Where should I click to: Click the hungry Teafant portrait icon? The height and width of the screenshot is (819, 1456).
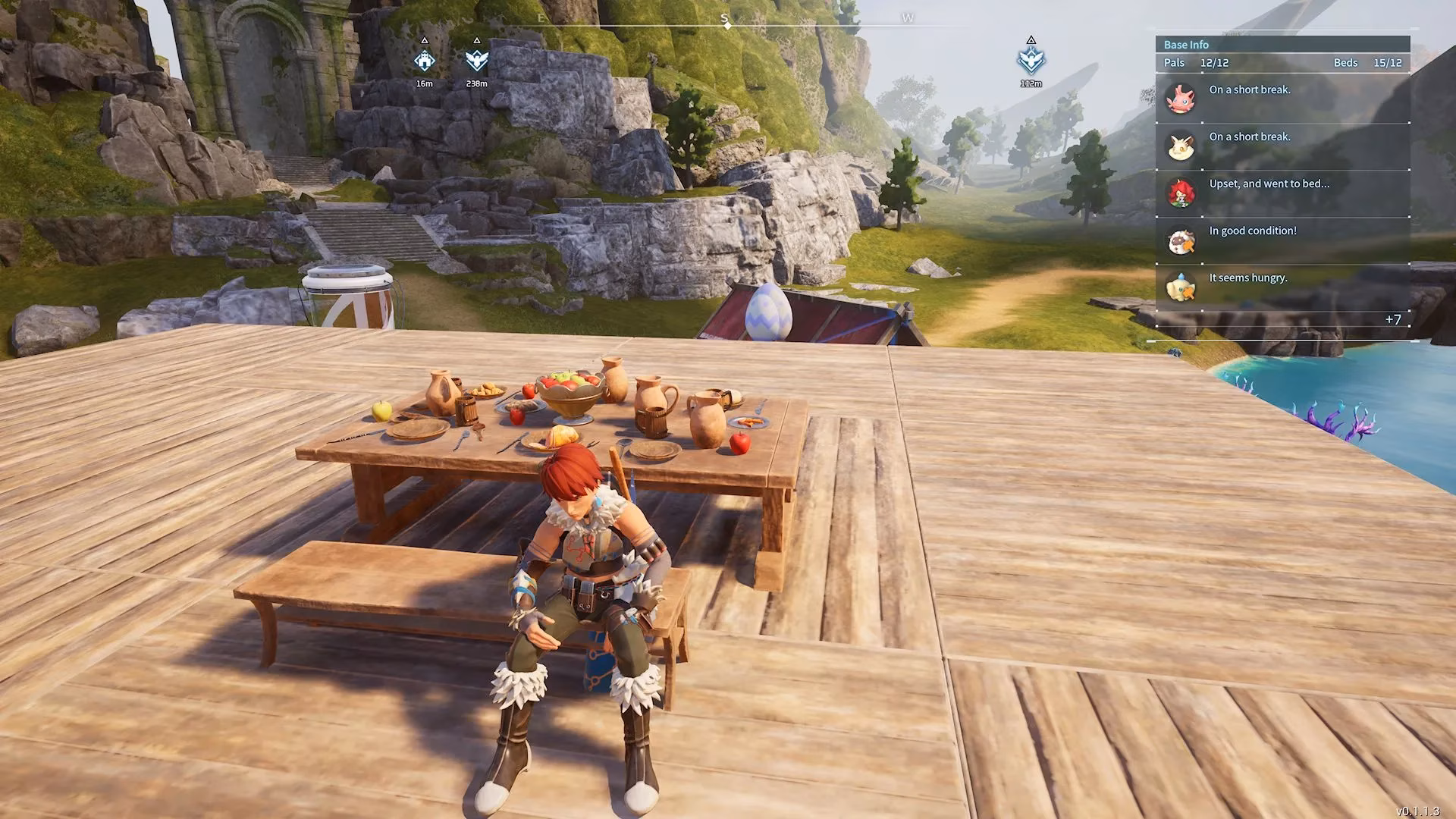point(1180,287)
